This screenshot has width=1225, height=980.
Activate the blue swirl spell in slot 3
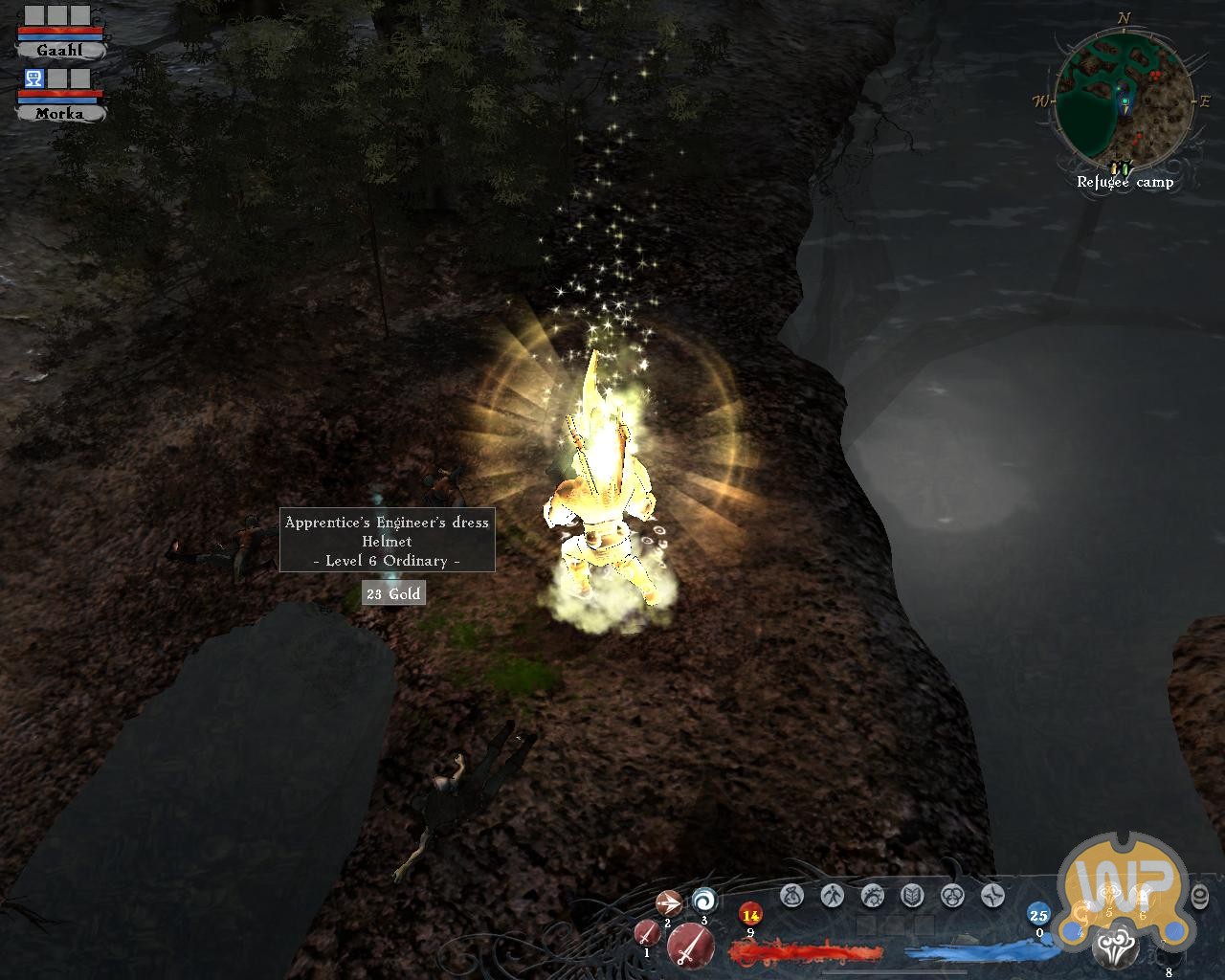(704, 900)
